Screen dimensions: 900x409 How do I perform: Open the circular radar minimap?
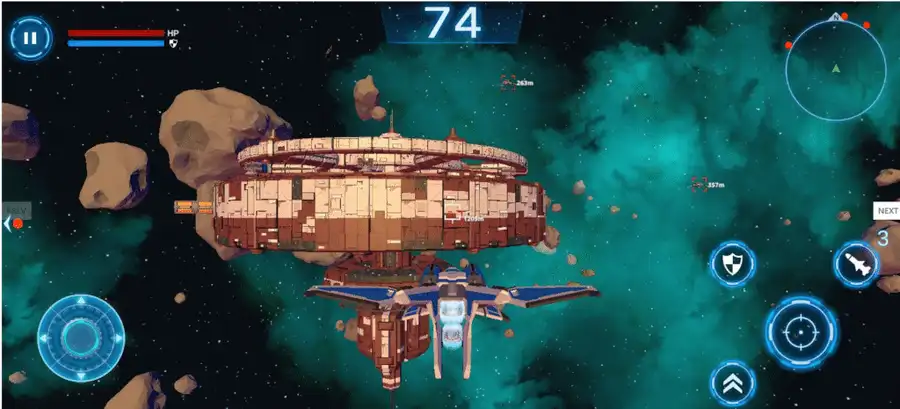(x=836, y=69)
